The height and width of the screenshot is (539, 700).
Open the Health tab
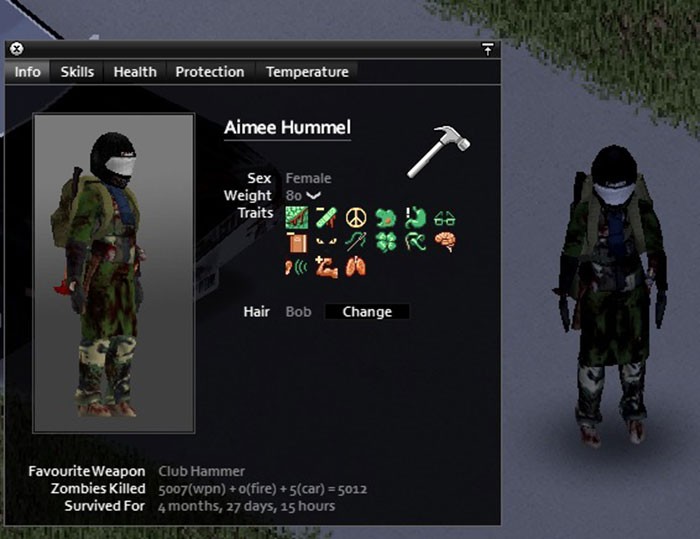pyautogui.click(x=134, y=72)
